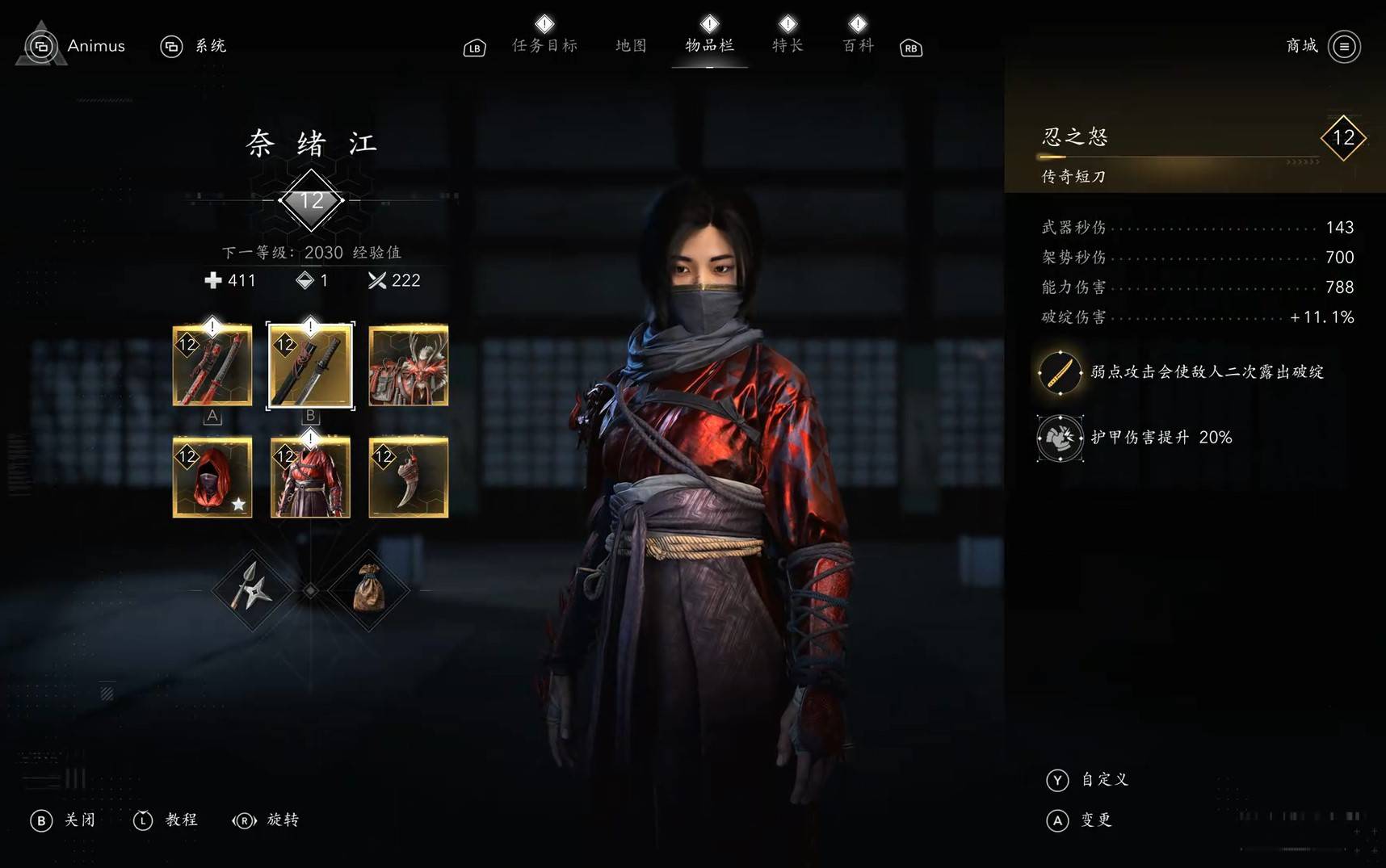Switch to the 任务目标 tab
This screenshot has width=1386, height=868.
click(545, 46)
